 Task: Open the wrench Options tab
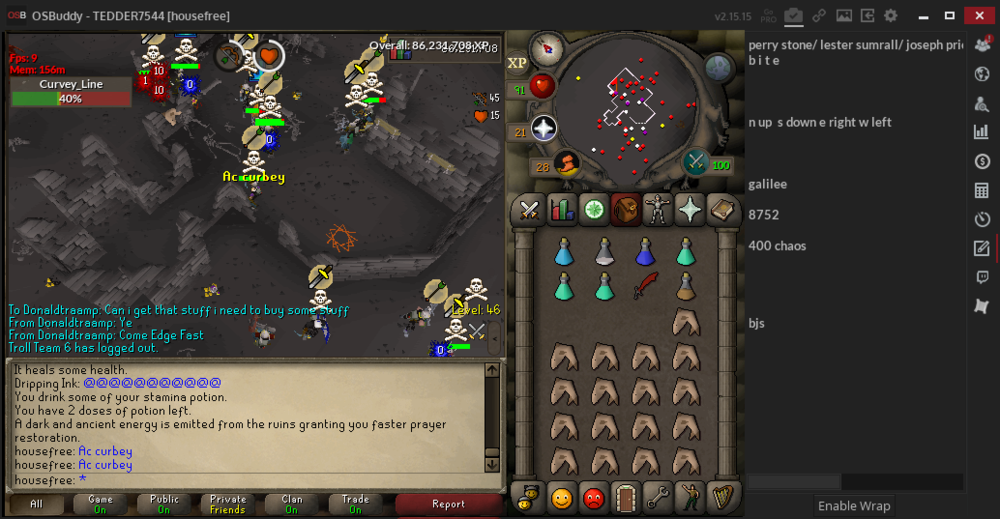[x=658, y=497]
